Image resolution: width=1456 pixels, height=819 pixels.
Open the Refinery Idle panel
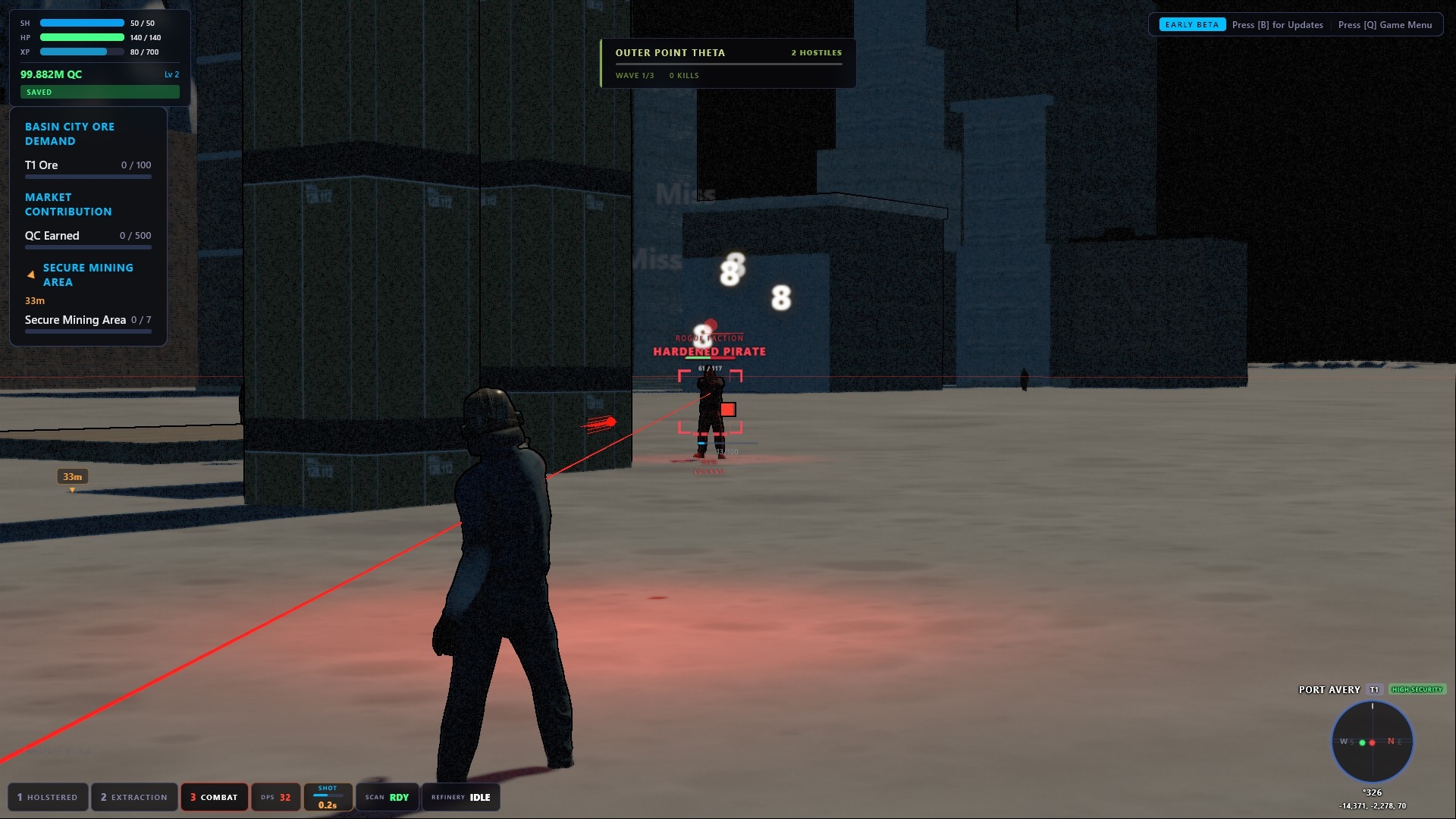pyautogui.click(x=460, y=797)
